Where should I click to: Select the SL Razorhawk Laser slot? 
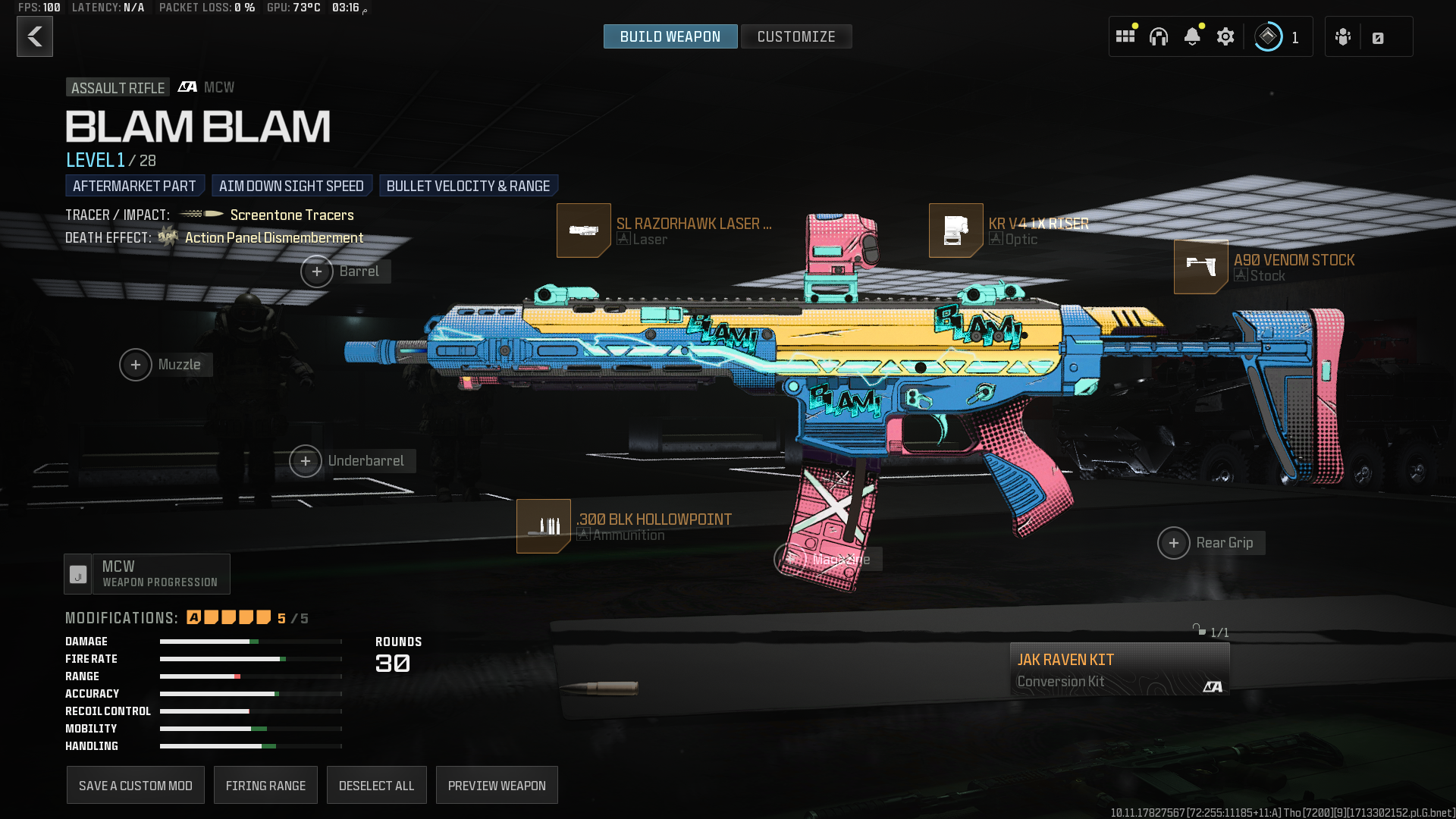[584, 231]
